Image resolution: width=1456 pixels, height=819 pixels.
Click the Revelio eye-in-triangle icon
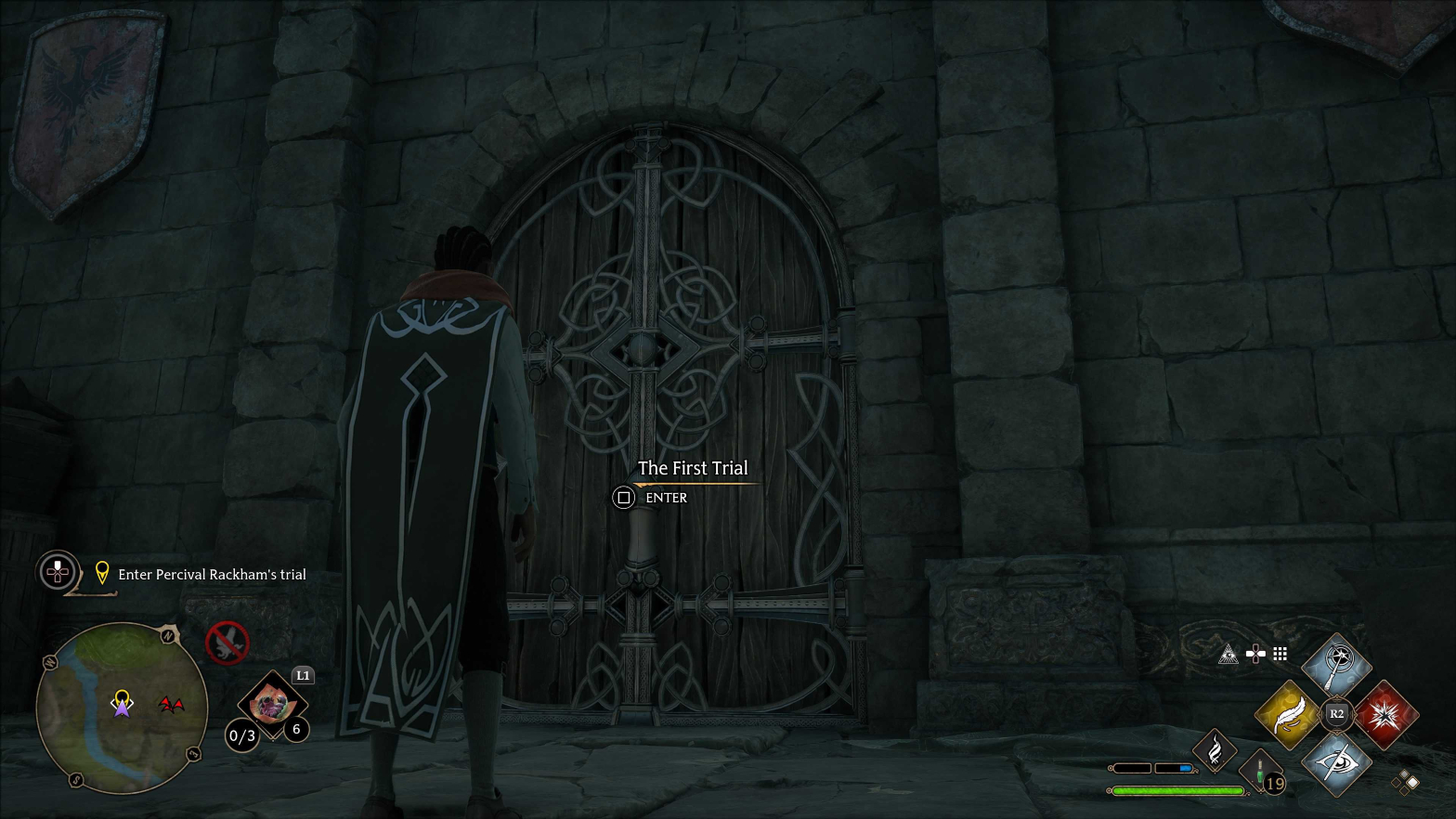(x=1228, y=655)
